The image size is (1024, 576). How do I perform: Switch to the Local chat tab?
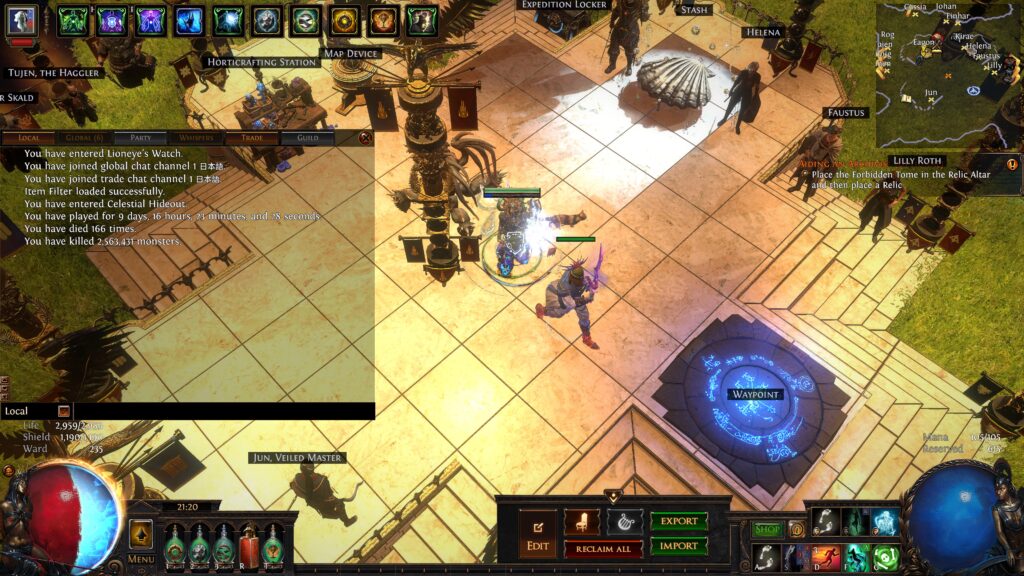coord(29,138)
